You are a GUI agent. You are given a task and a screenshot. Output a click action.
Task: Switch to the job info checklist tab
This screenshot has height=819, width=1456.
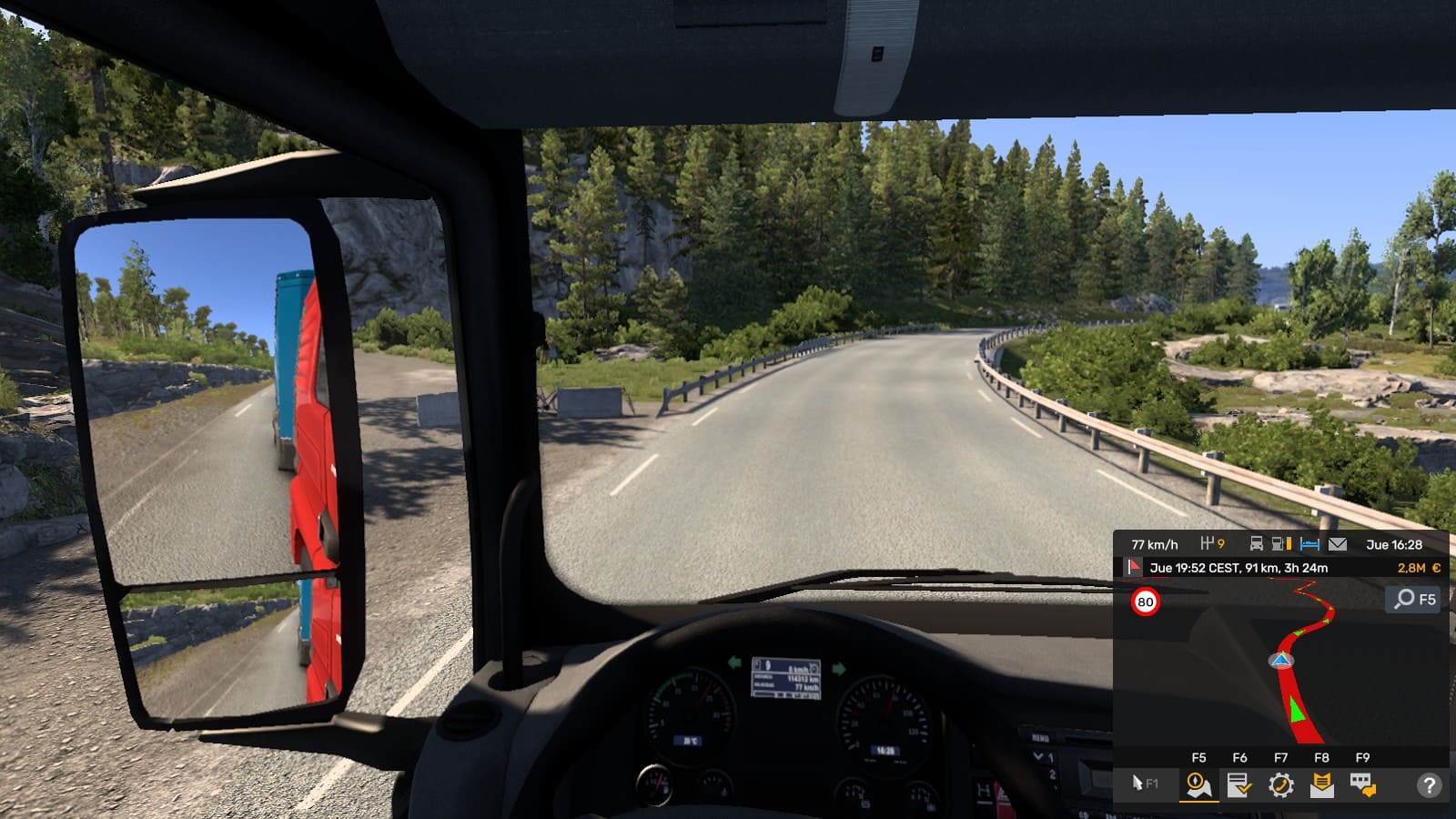tap(1239, 784)
